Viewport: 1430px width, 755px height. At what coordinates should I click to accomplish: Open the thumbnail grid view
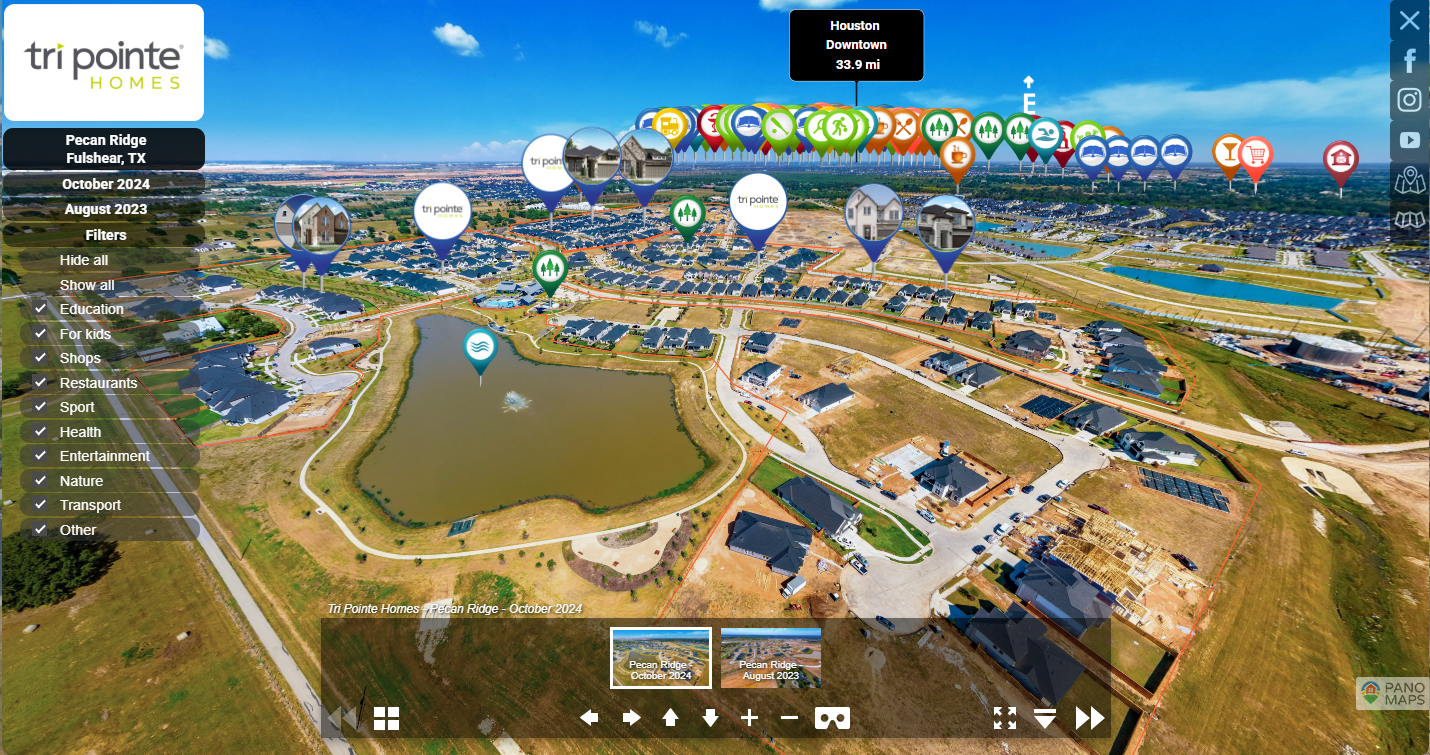point(386,718)
